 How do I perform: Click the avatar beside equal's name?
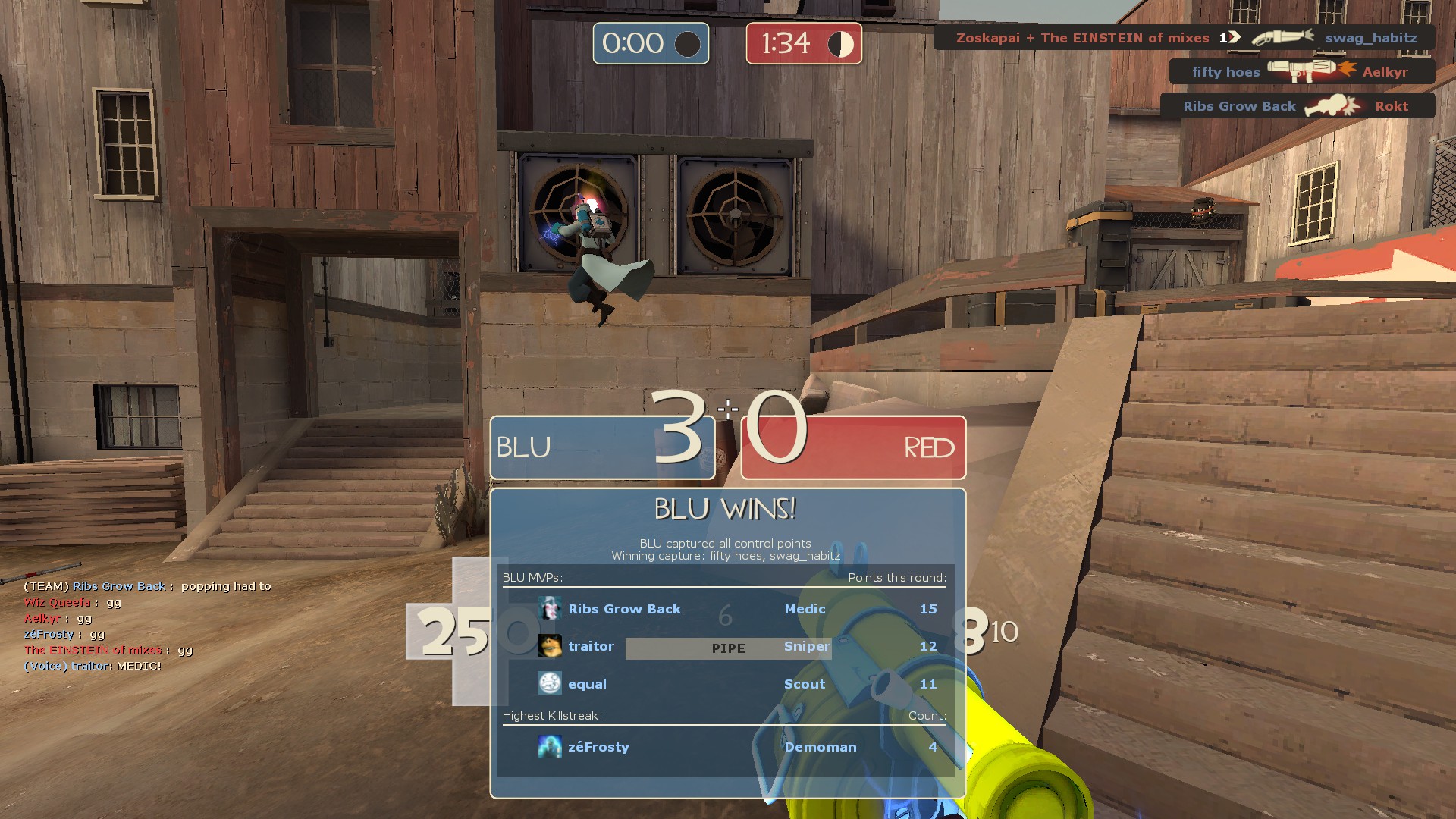(x=550, y=683)
